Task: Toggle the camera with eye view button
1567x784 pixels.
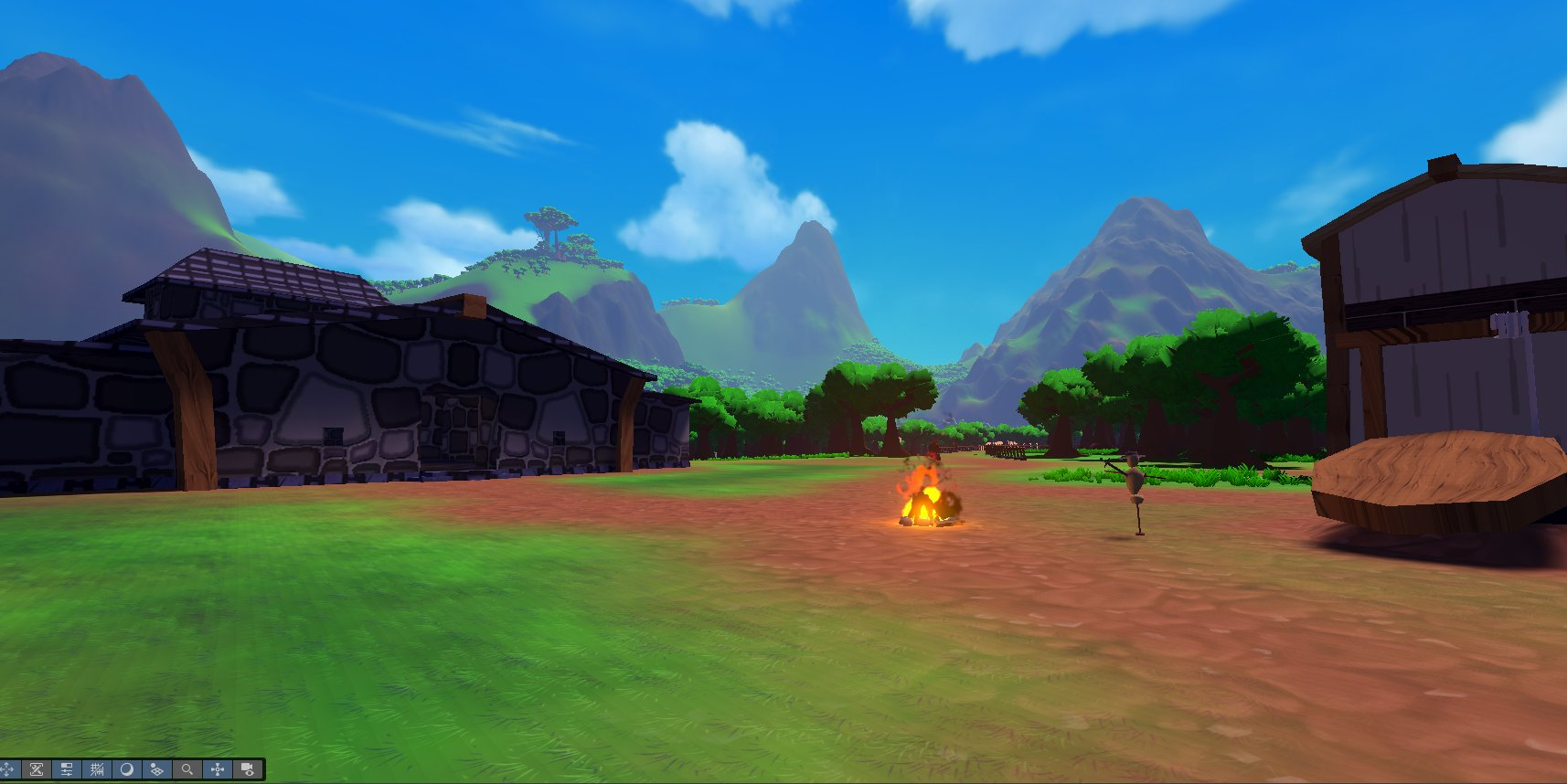Action: [247, 769]
